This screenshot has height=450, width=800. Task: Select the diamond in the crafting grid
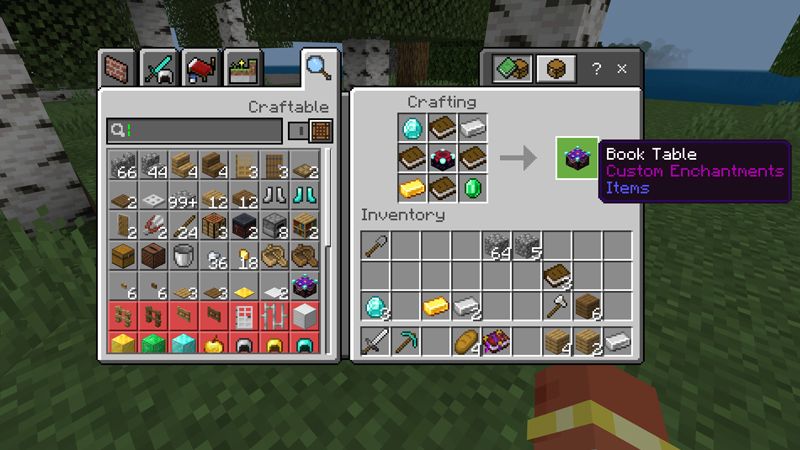click(x=412, y=128)
